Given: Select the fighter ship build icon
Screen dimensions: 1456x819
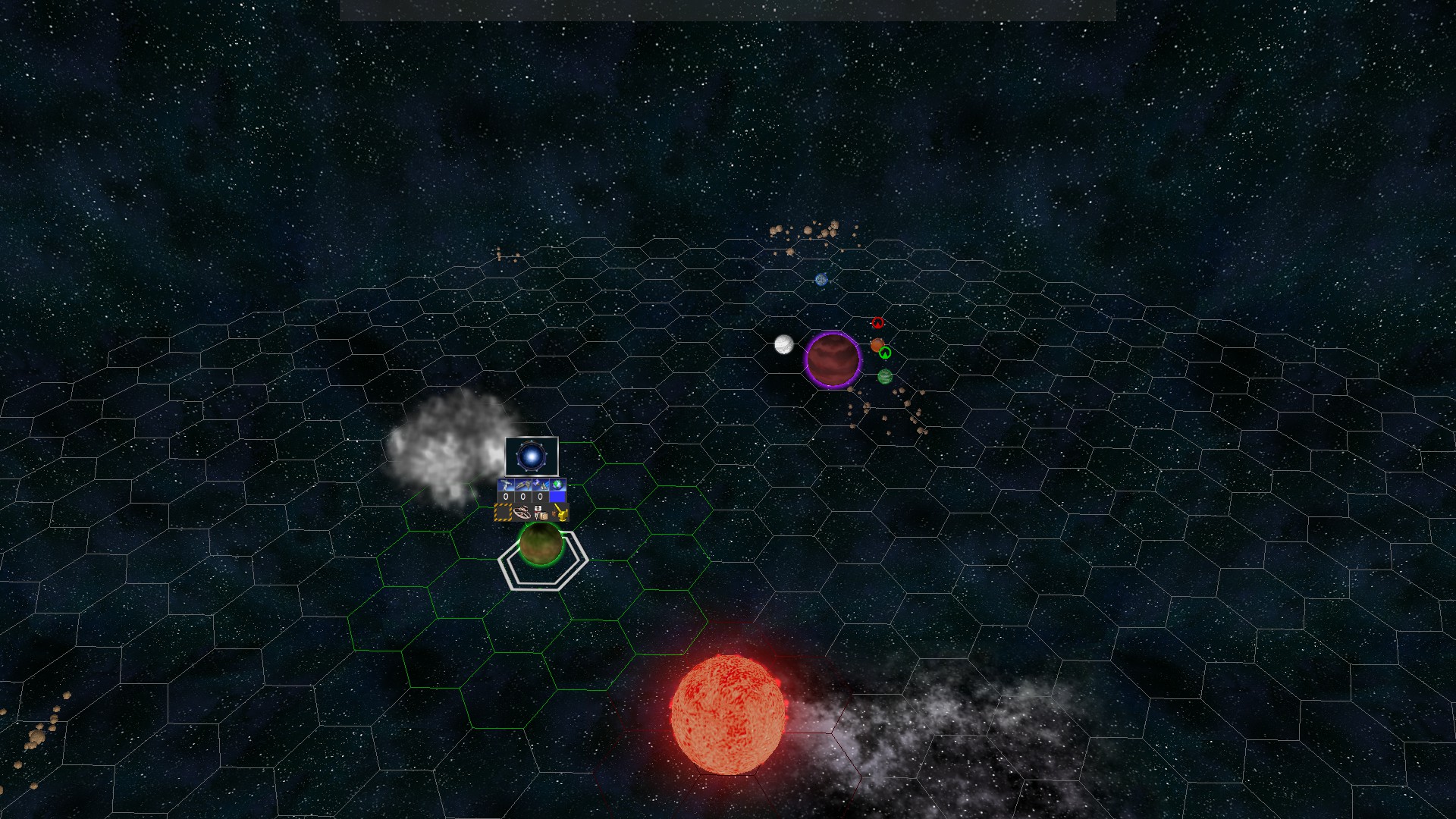Looking at the screenshot, I should (x=504, y=484).
